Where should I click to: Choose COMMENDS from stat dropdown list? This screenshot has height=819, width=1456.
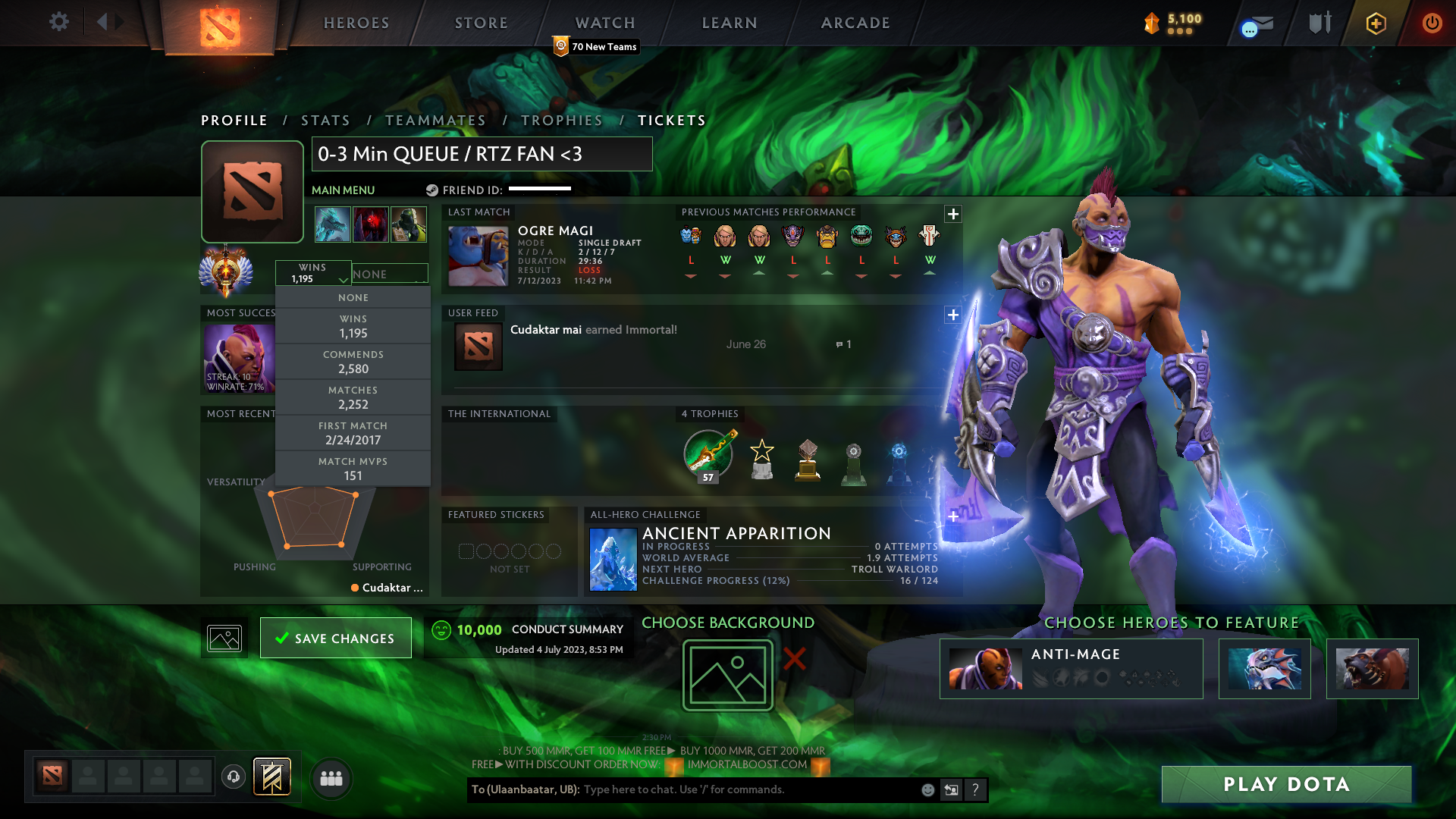point(353,362)
